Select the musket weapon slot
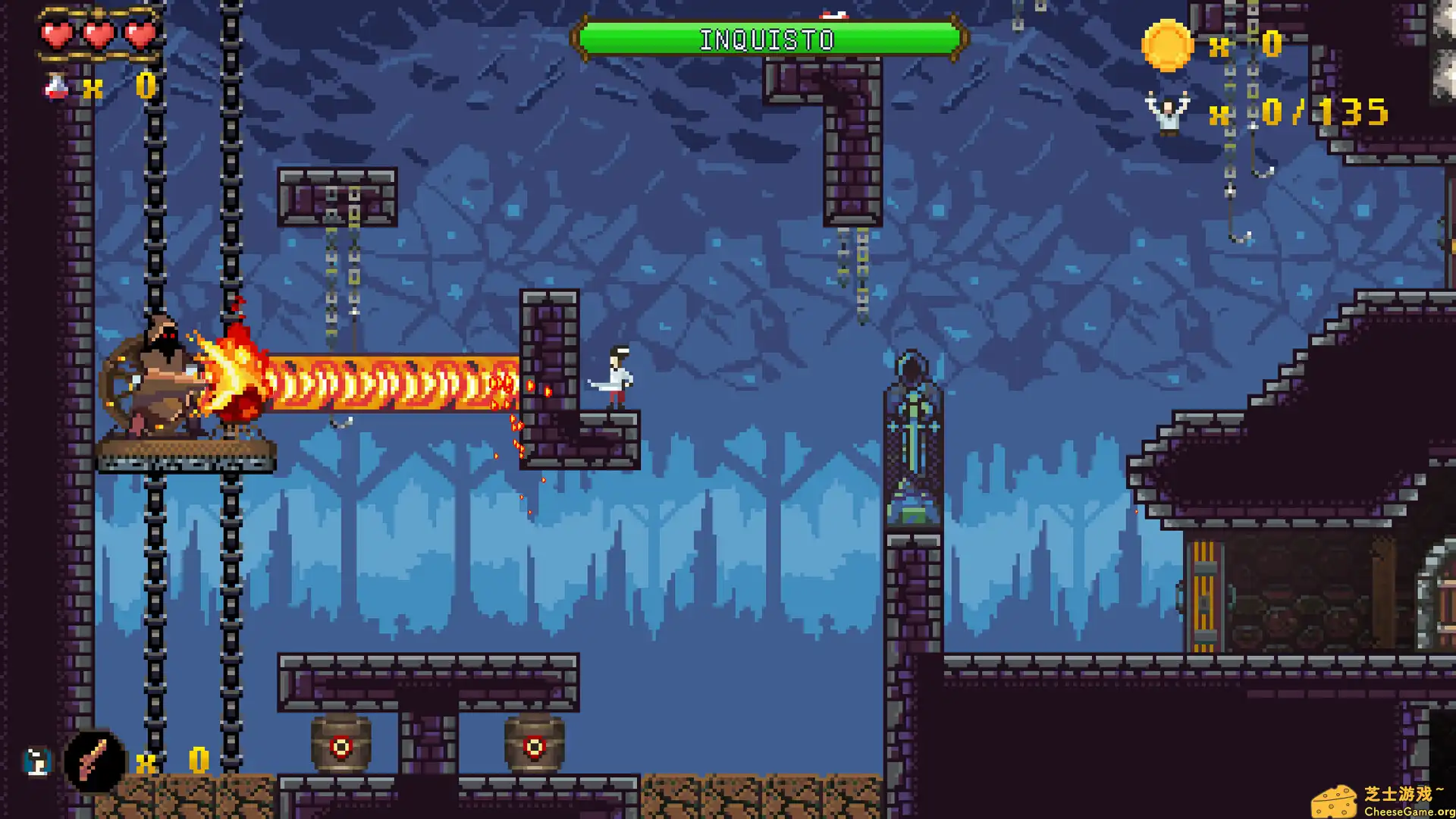The width and height of the screenshot is (1456, 819). pos(94,761)
